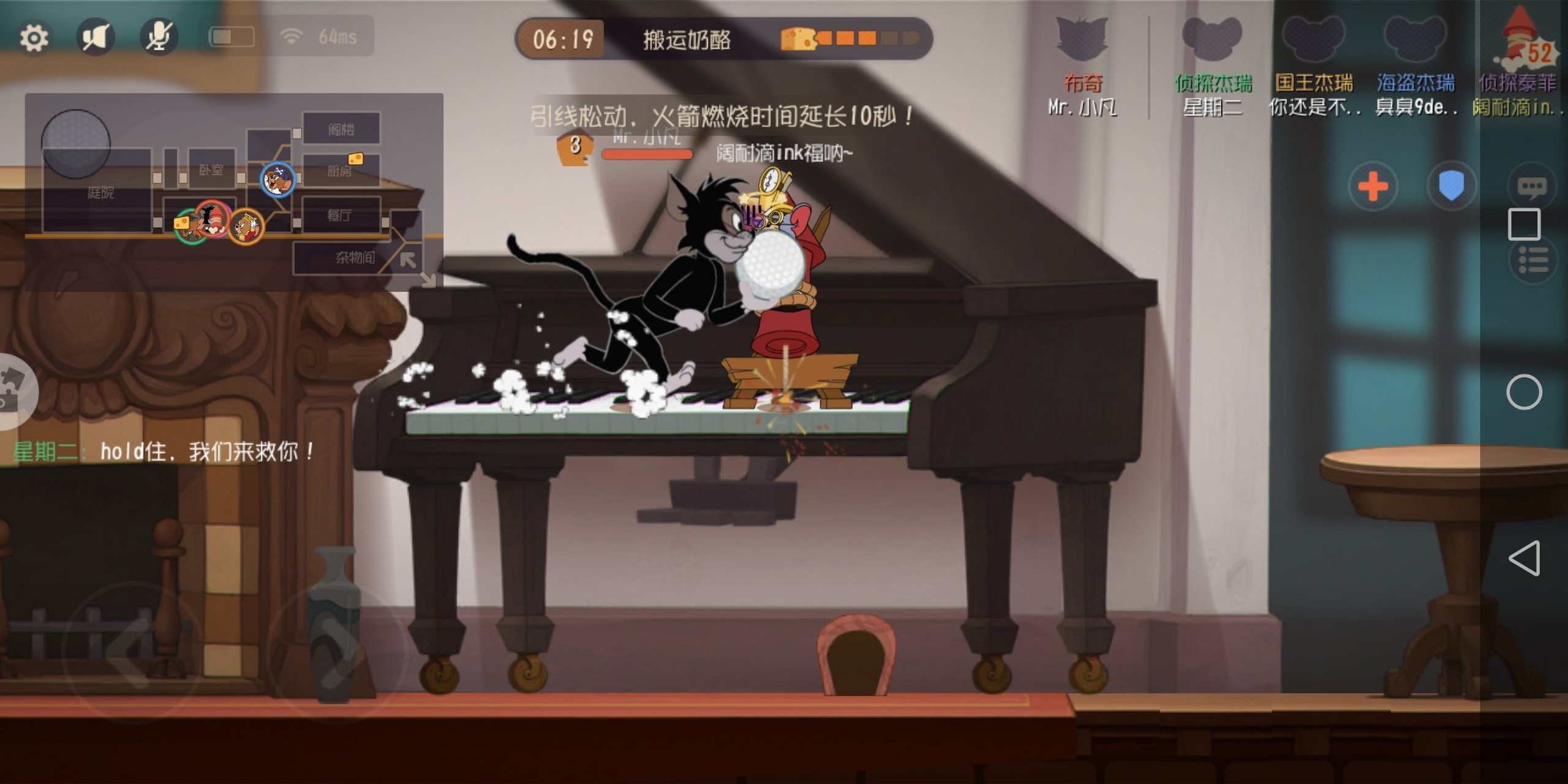
Task: Tap the blue shield quick-signal button
Action: (x=1451, y=186)
